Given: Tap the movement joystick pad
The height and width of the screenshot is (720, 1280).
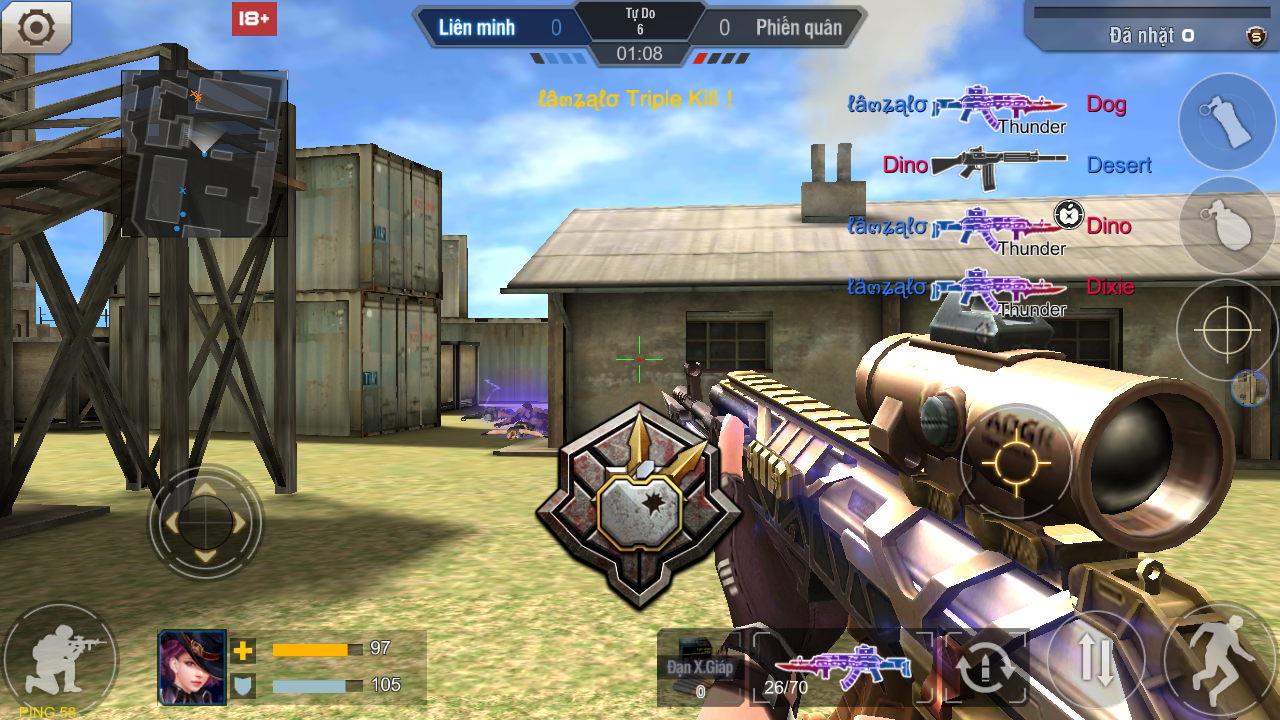Looking at the screenshot, I should pyautogui.click(x=205, y=521).
